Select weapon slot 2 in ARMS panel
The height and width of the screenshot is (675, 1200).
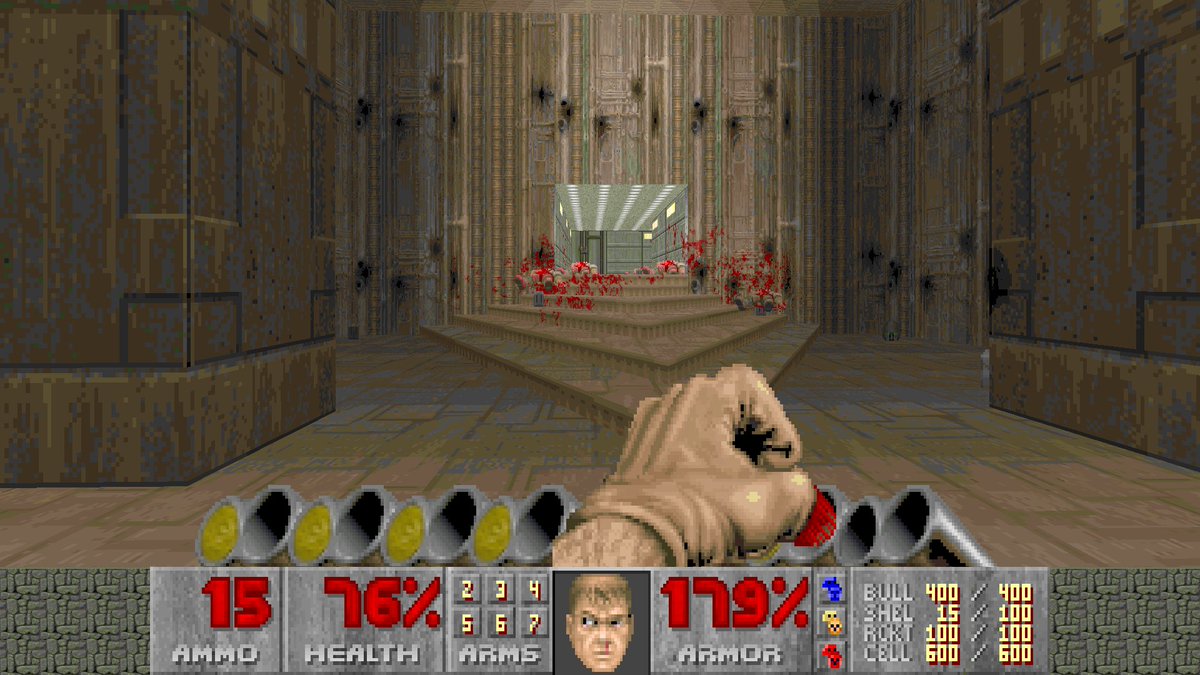click(x=468, y=591)
